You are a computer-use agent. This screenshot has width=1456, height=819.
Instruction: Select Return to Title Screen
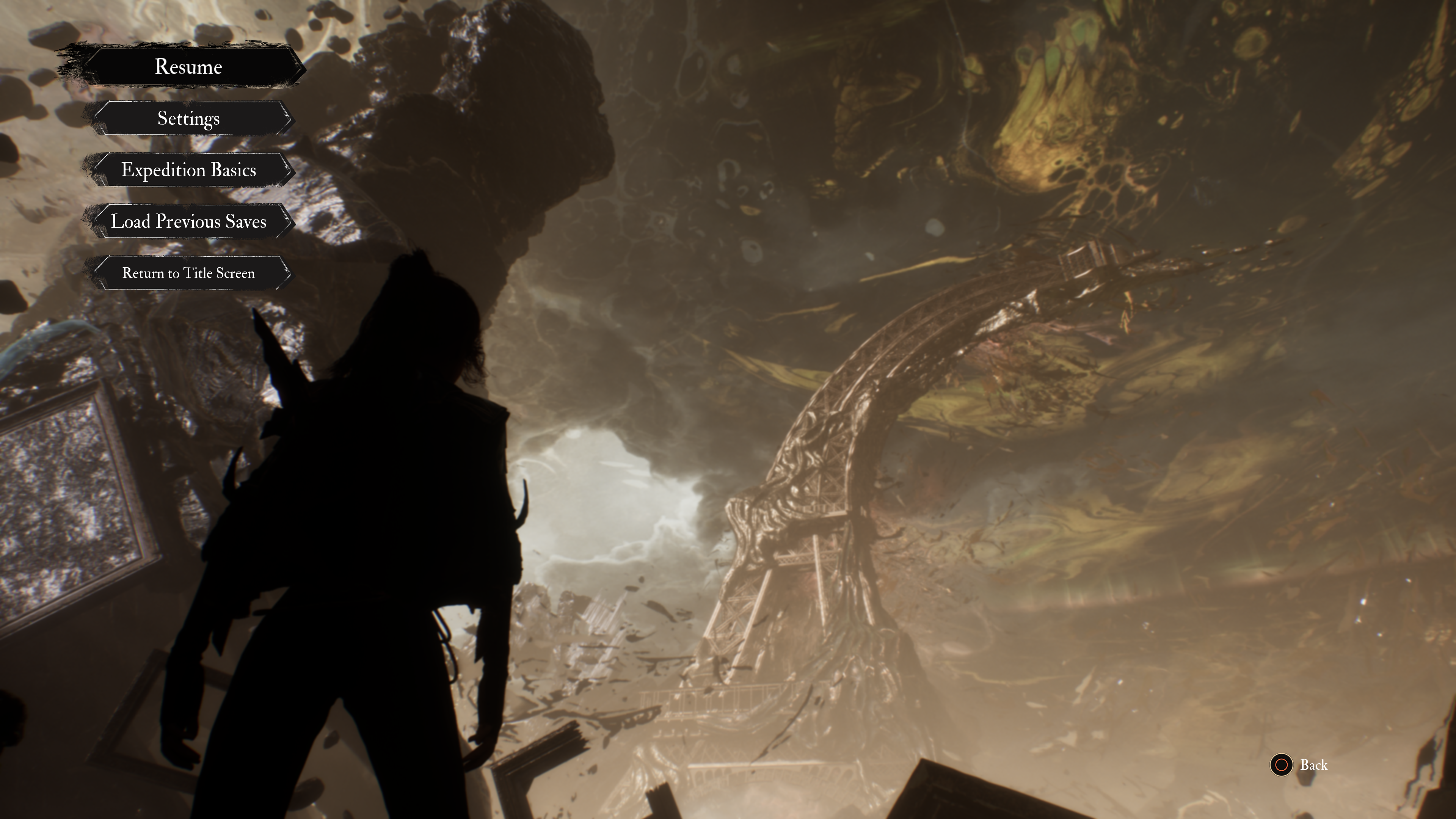[x=188, y=273]
